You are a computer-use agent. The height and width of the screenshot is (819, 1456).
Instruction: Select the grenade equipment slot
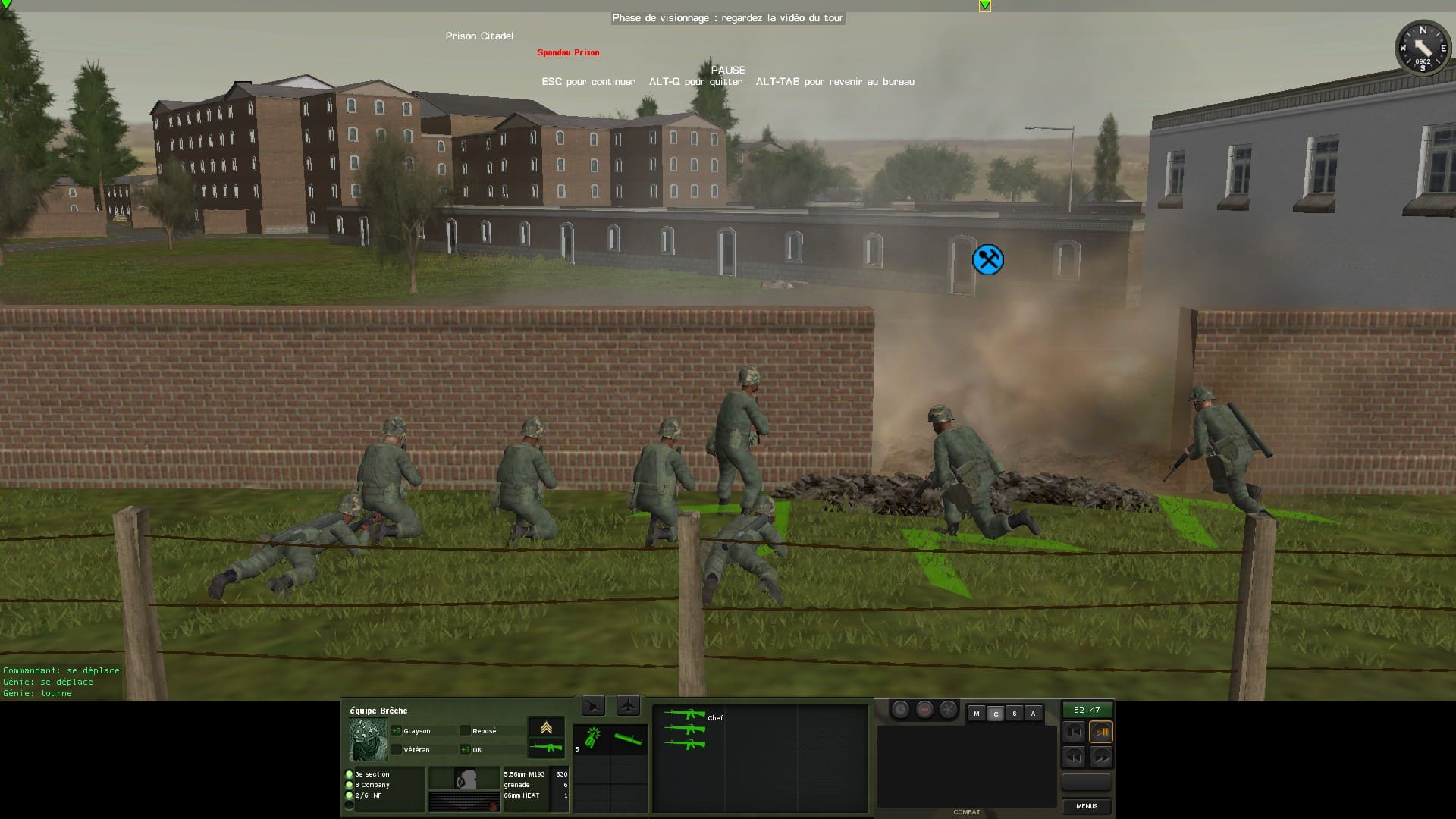pos(592,738)
